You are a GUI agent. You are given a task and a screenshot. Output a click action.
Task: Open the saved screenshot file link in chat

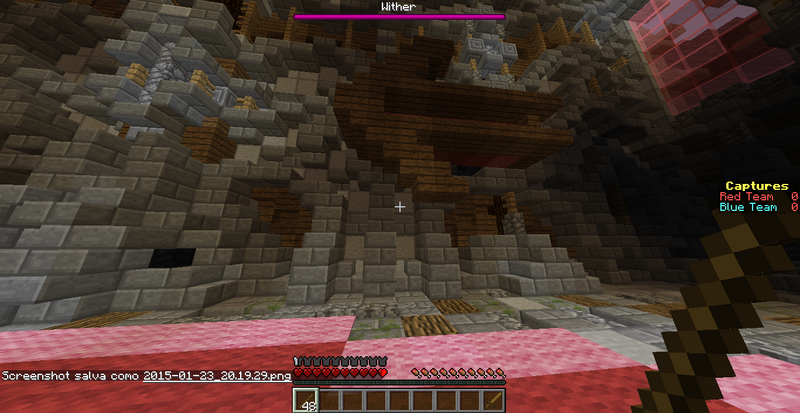(x=217, y=376)
